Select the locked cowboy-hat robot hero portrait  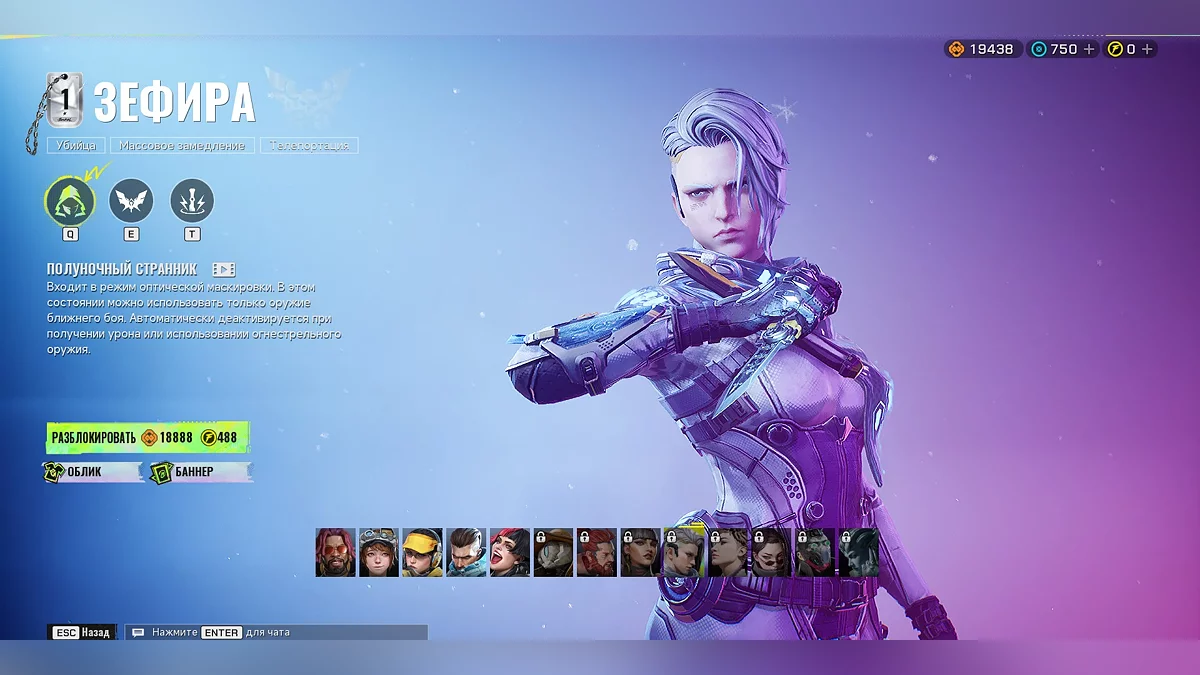point(553,553)
